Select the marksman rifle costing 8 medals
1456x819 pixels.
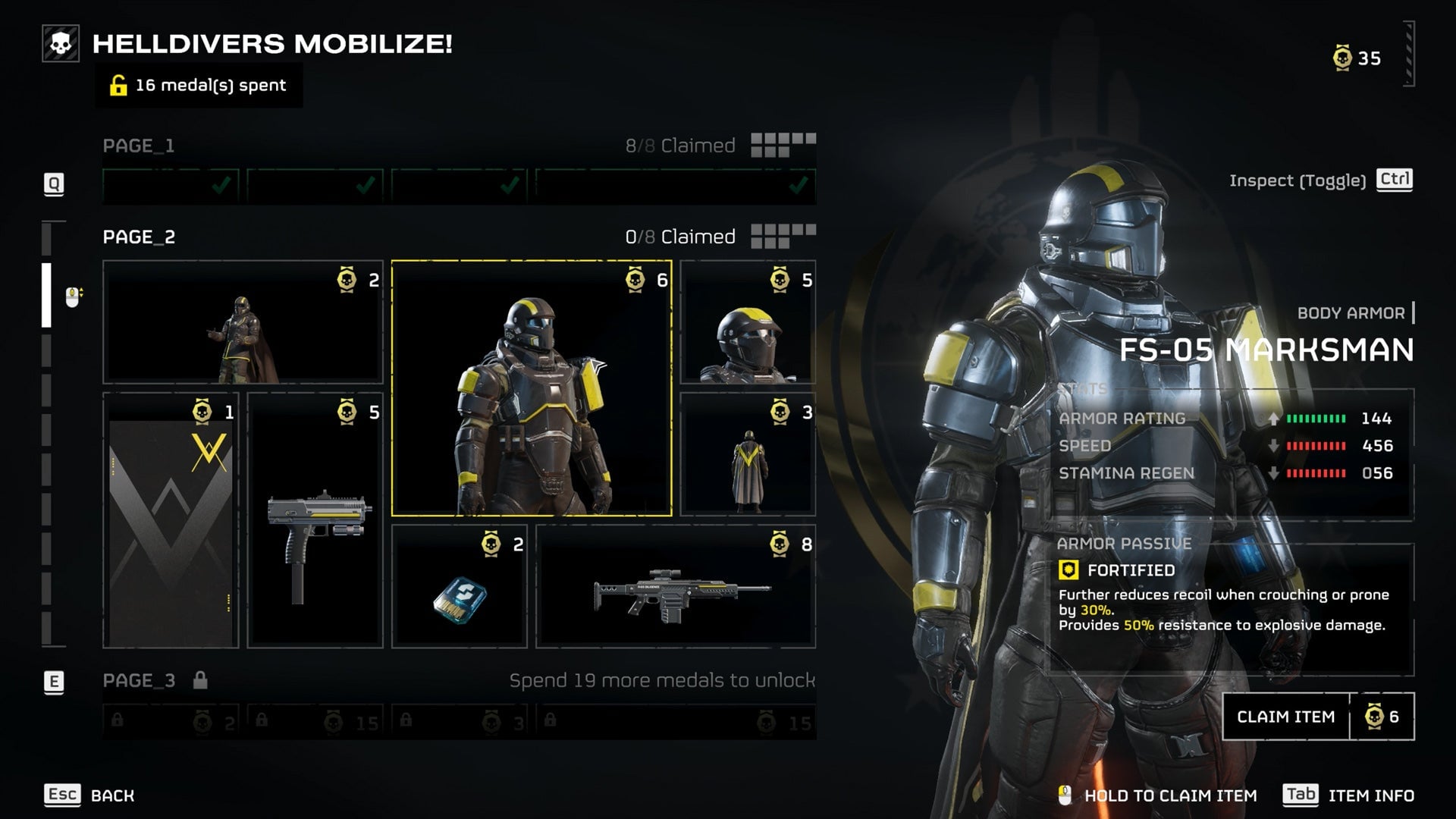(675, 587)
